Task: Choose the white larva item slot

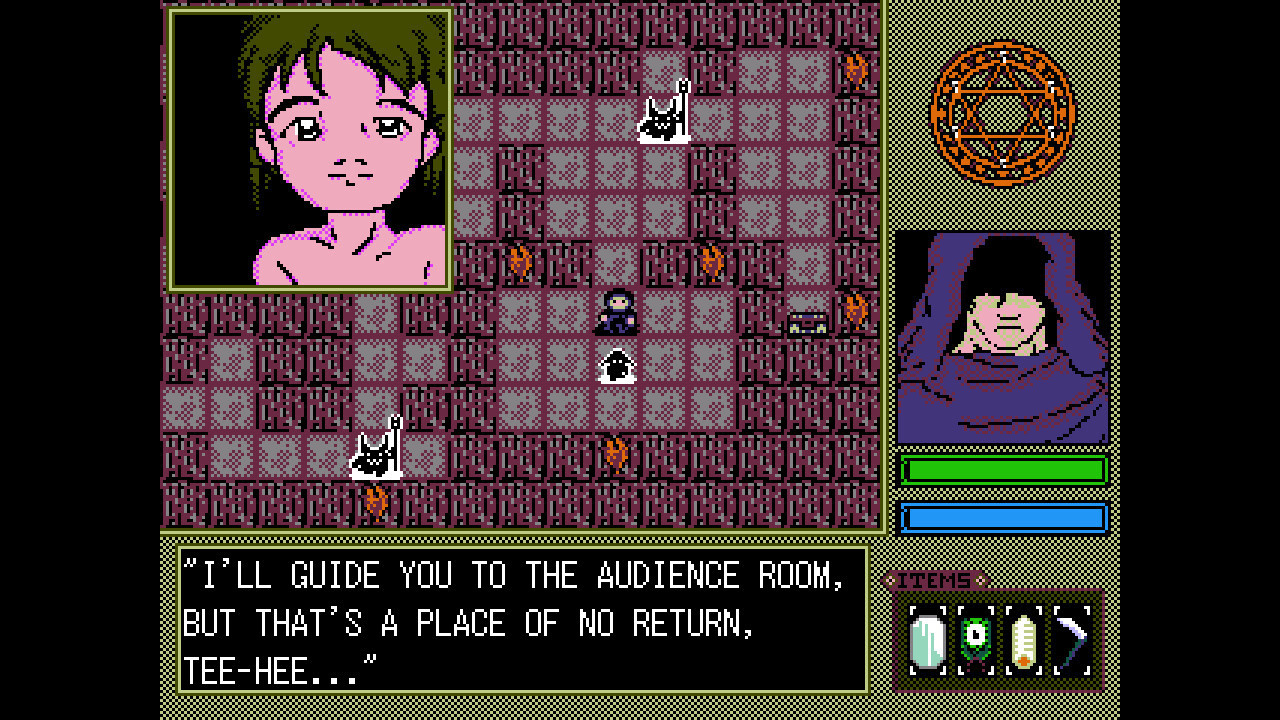Action: [x=1023, y=641]
